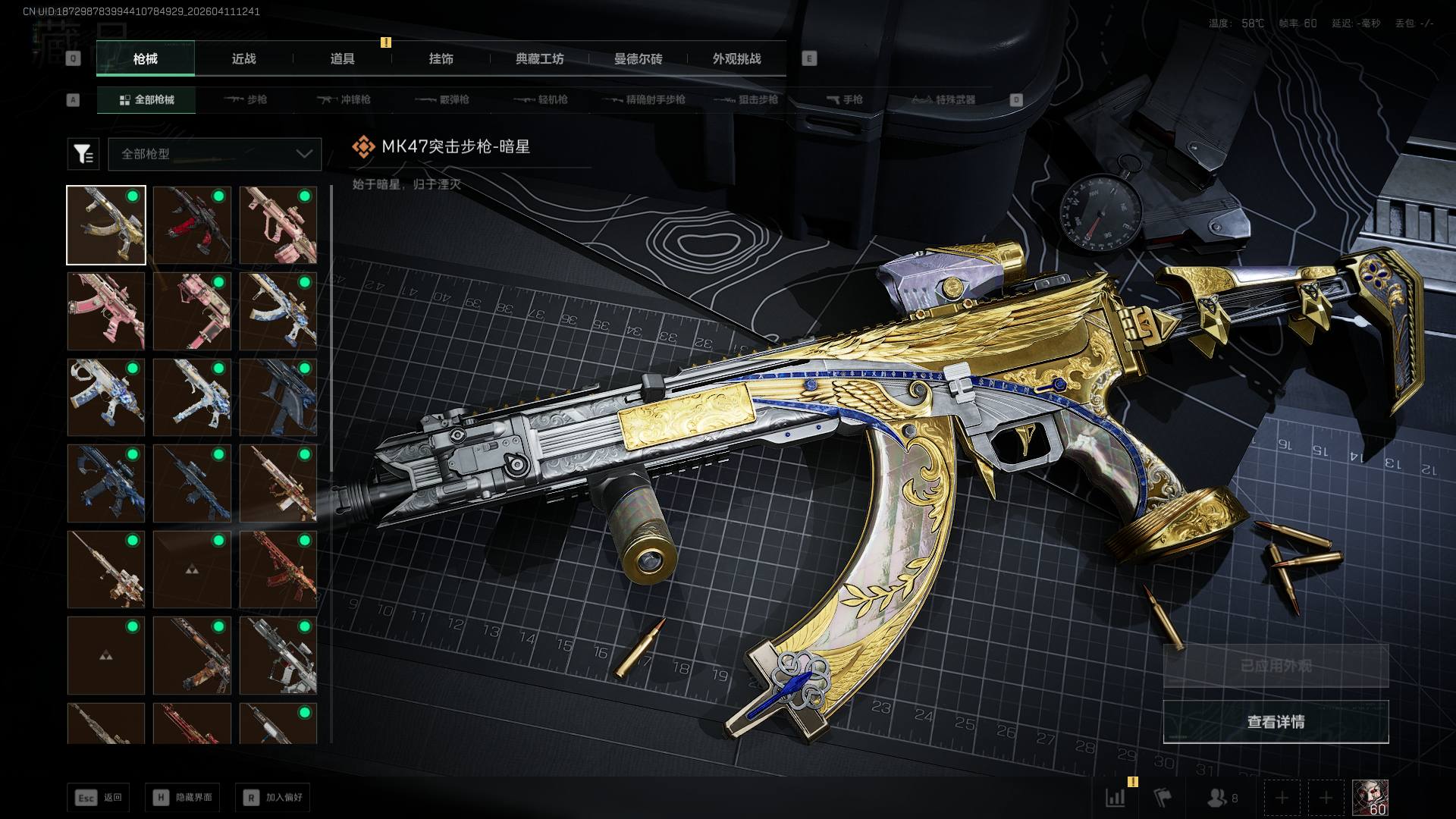Choose the 手枪 pistol category
This screenshot has height=819, width=1456.
(844, 99)
